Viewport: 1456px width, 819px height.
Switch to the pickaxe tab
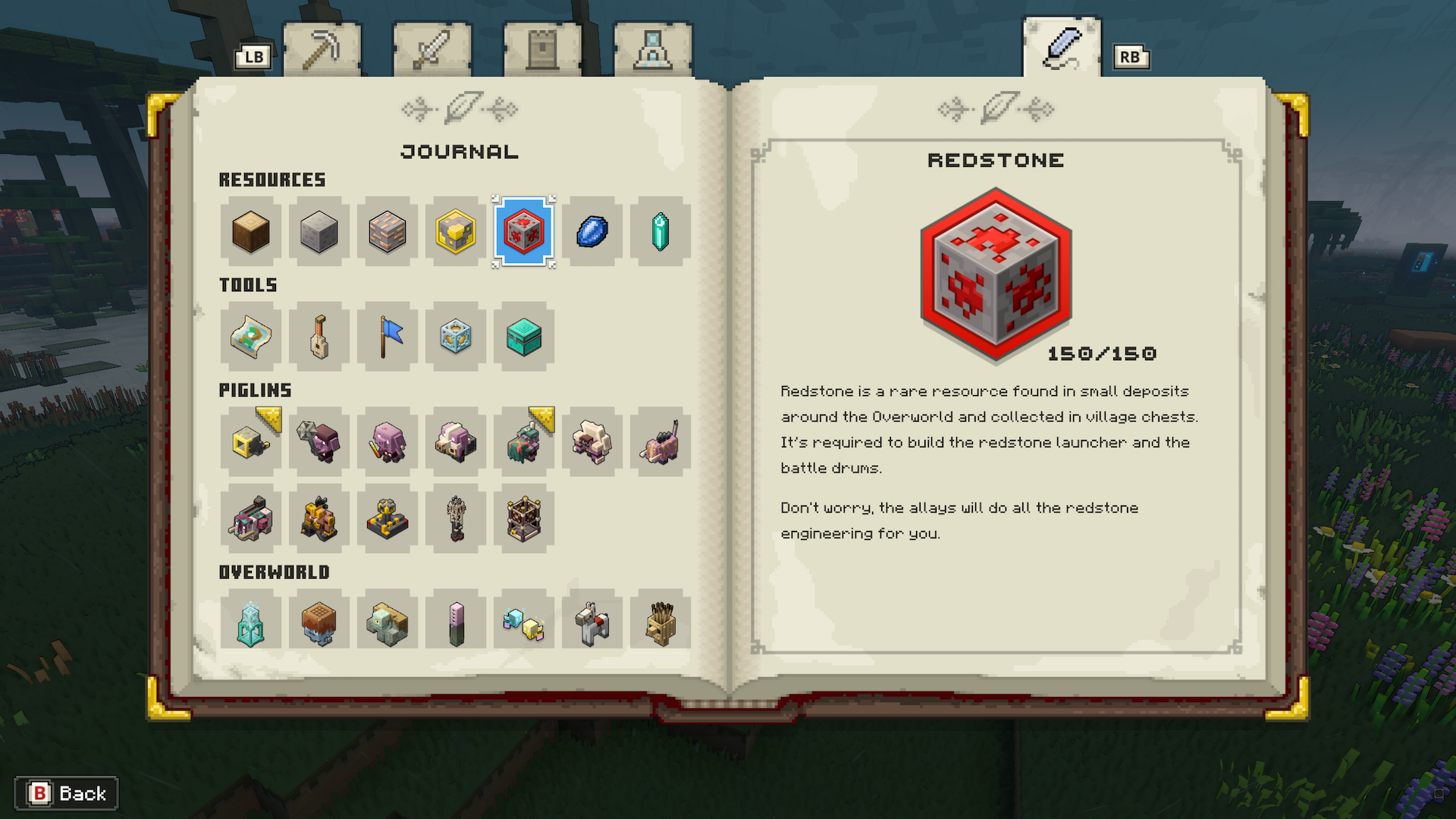click(322, 47)
